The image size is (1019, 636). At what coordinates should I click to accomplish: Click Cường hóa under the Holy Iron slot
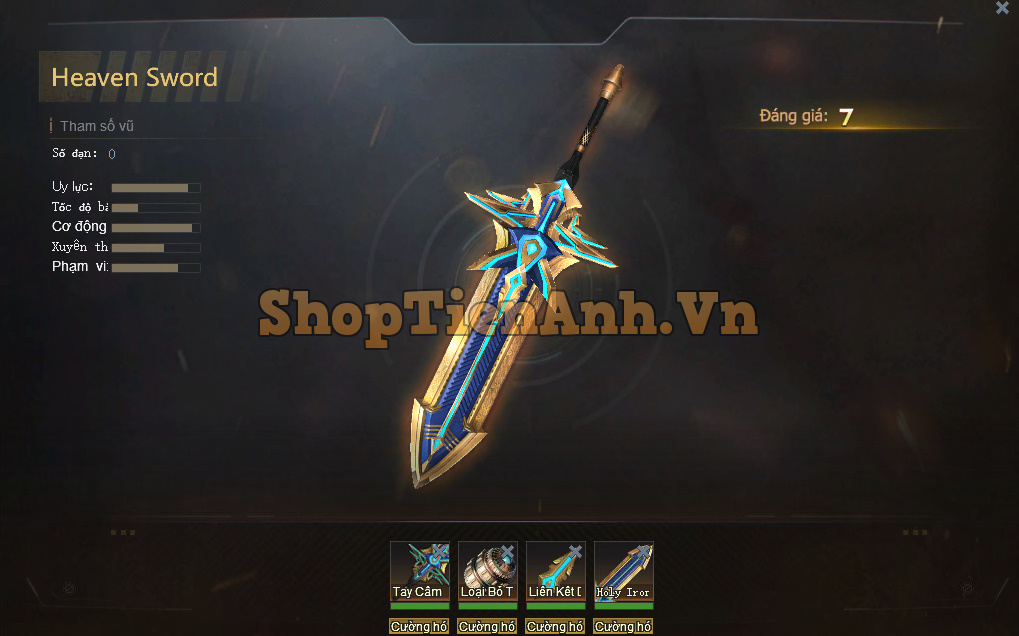pos(623,627)
